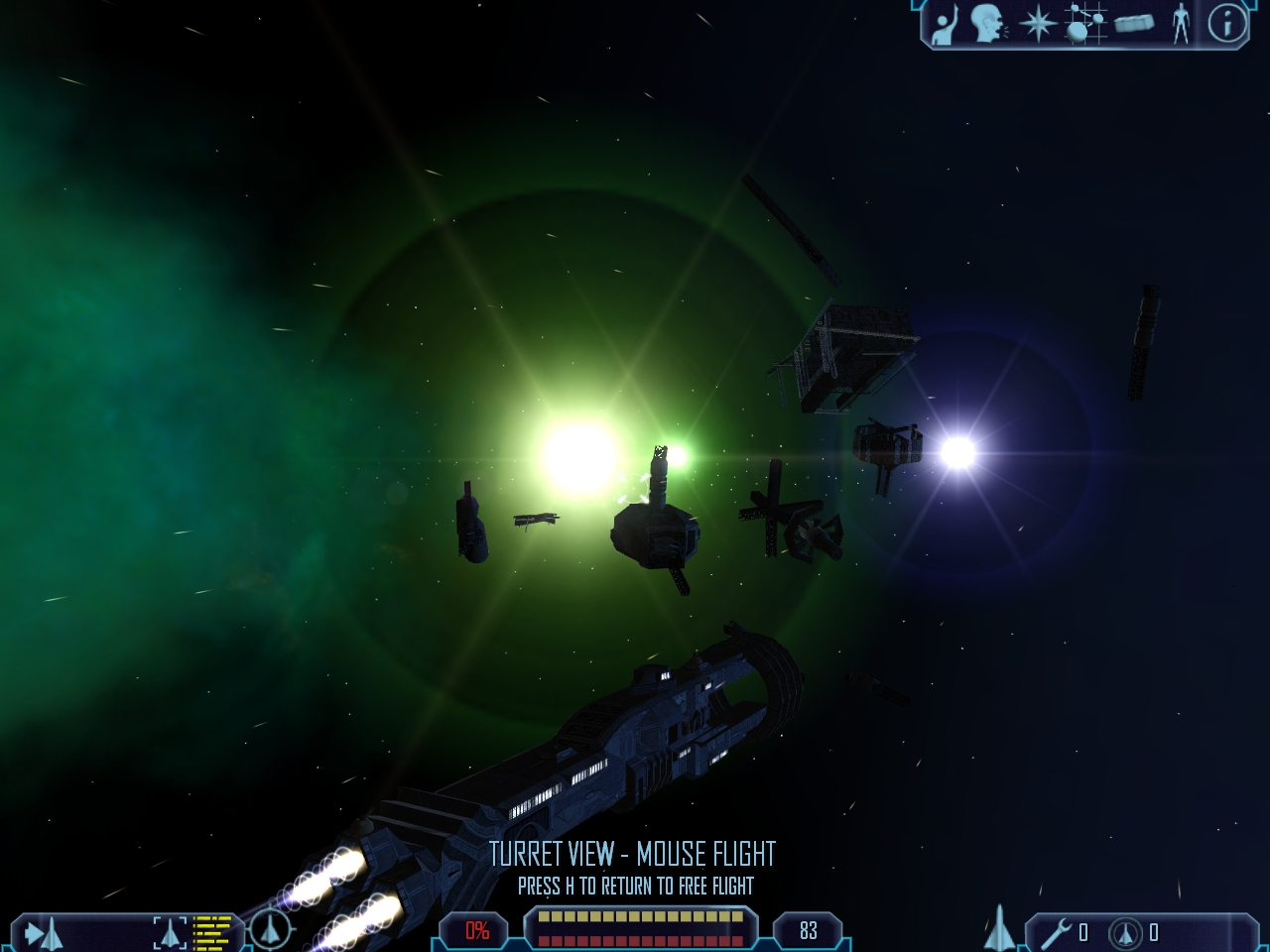Open the planets-on-grid navigation map icon

[x=1083, y=24]
